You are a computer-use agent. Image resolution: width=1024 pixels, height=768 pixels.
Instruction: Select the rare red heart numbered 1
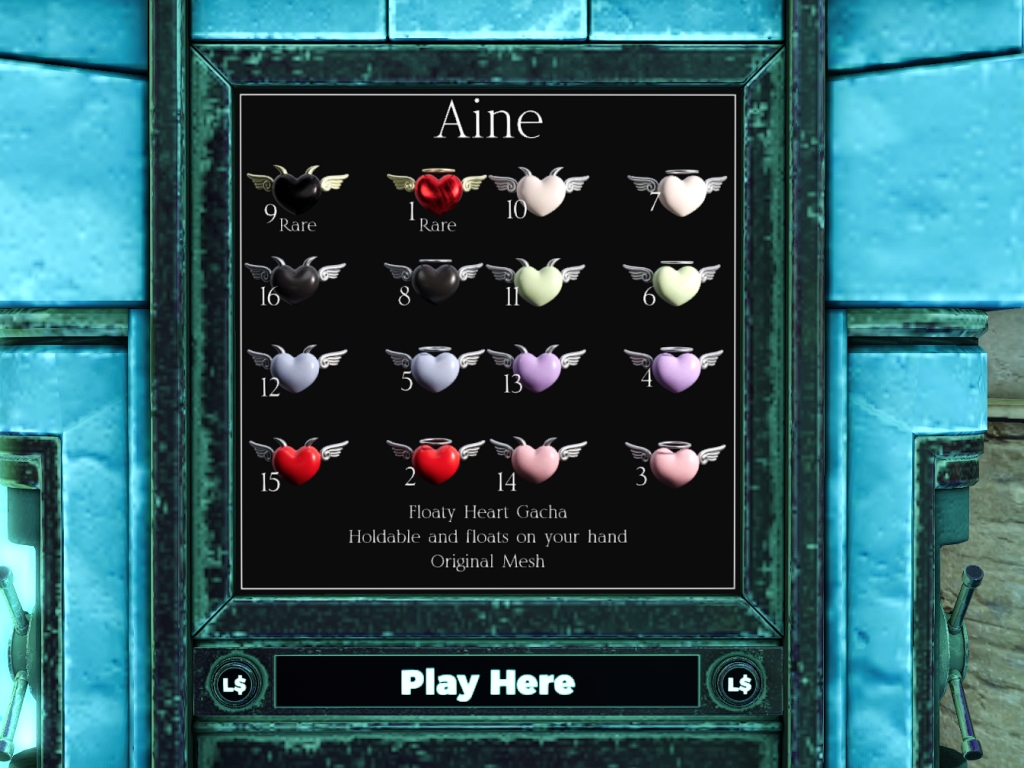point(437,192)
